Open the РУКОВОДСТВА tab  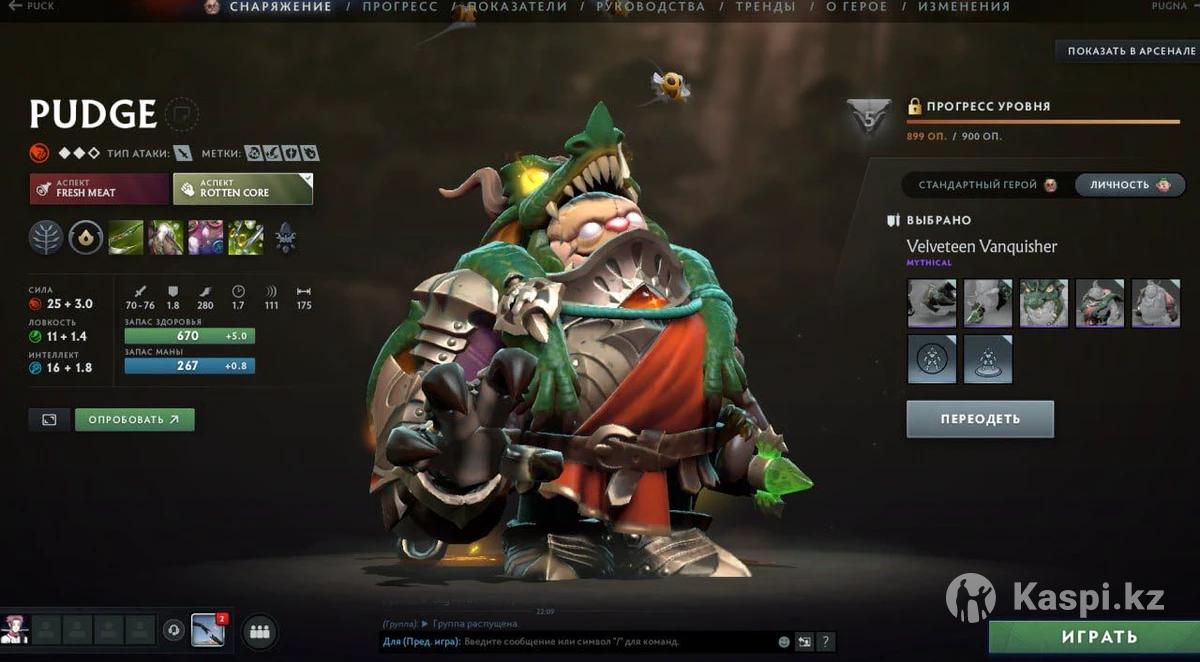(650, 7)
